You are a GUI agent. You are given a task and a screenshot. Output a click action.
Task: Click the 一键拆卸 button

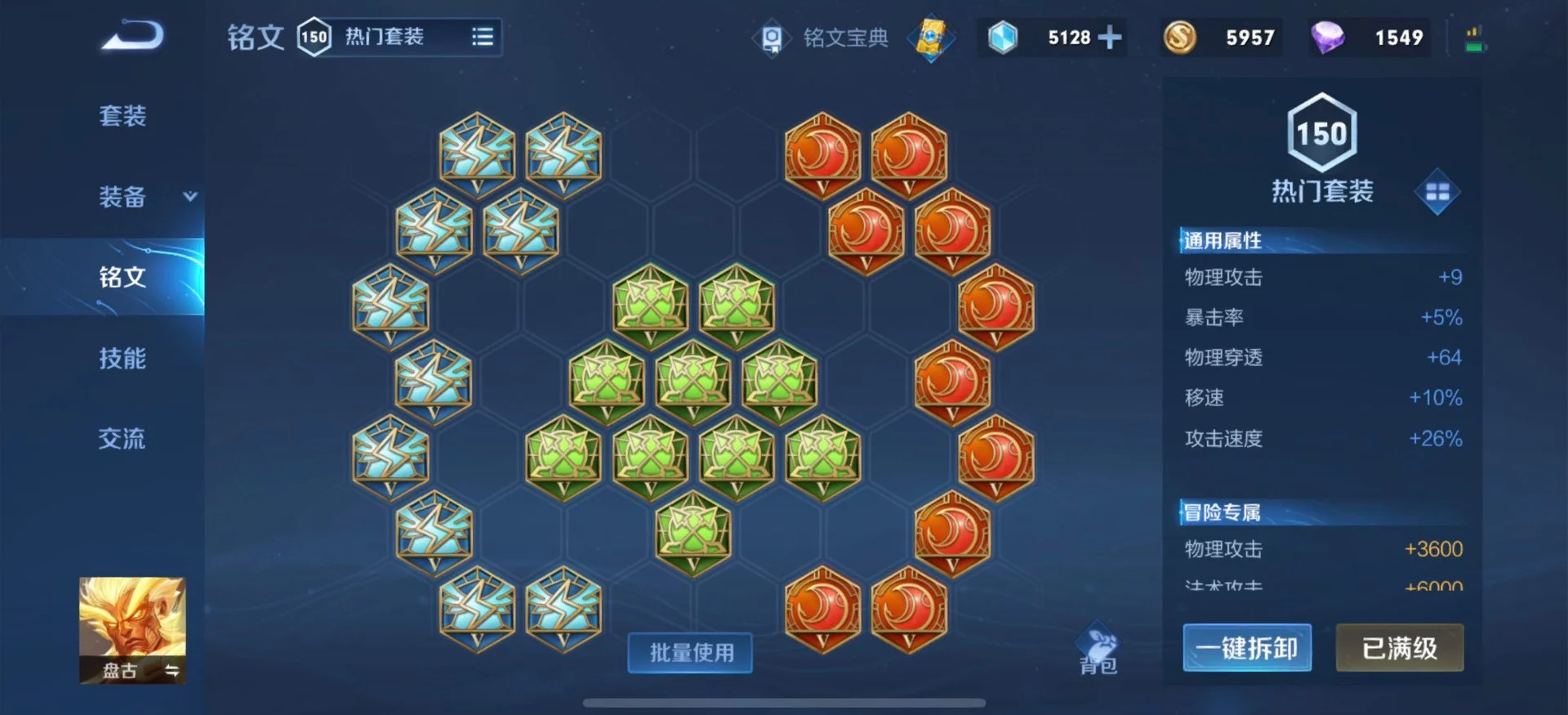point(1247,646)
